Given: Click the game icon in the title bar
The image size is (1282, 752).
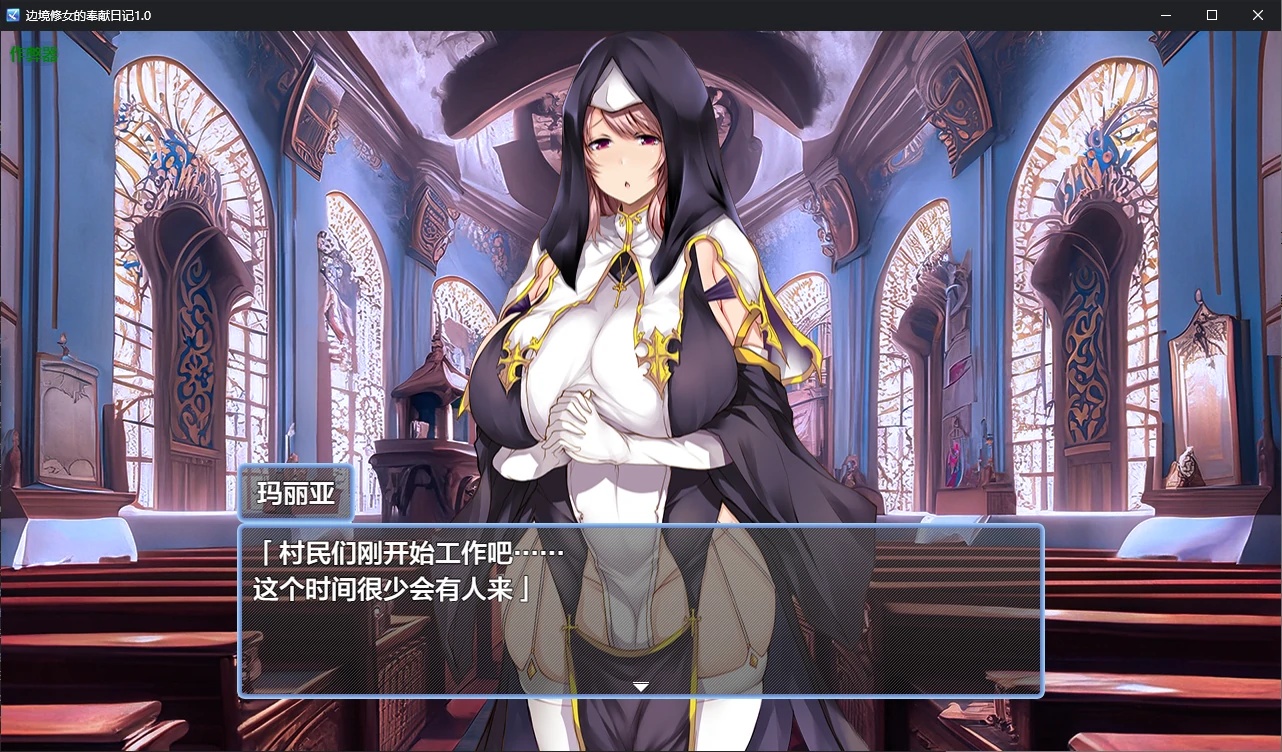Looking at the screenshot, I should click(13, 15).
